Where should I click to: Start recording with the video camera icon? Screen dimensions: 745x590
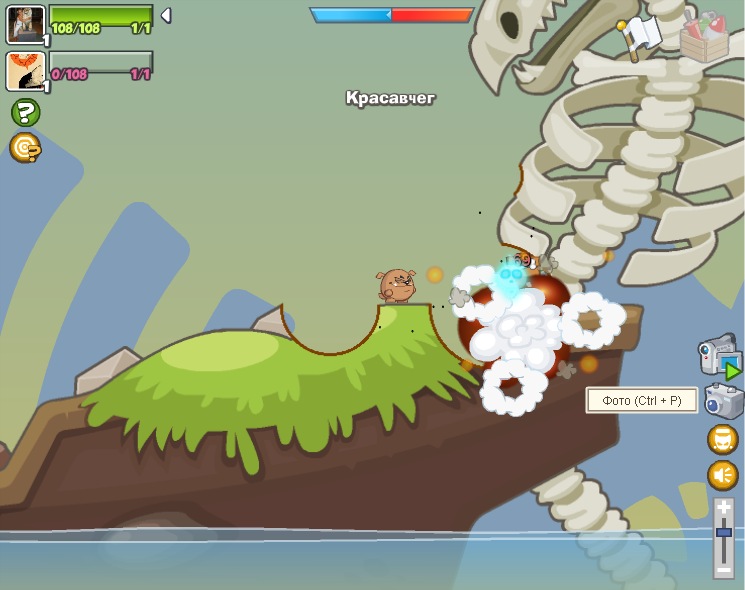[718, 355]
